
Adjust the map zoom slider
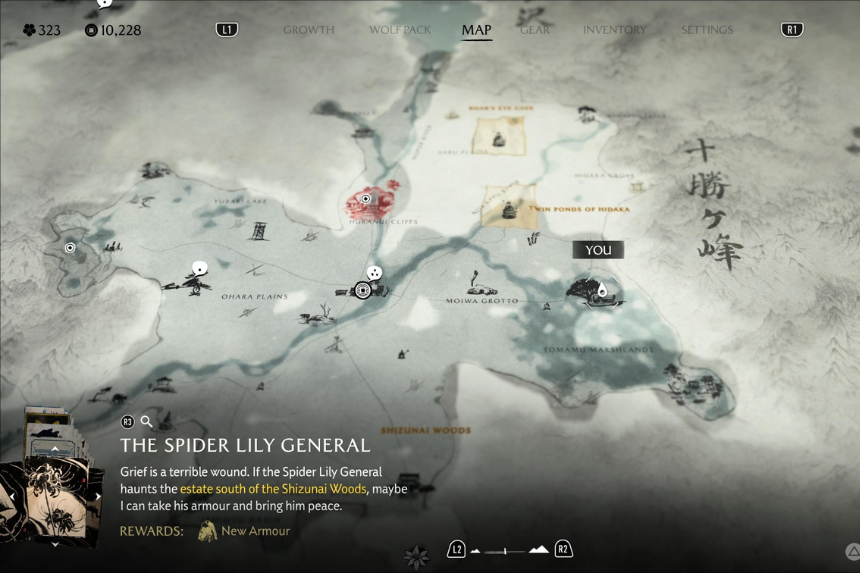[509, 550]
